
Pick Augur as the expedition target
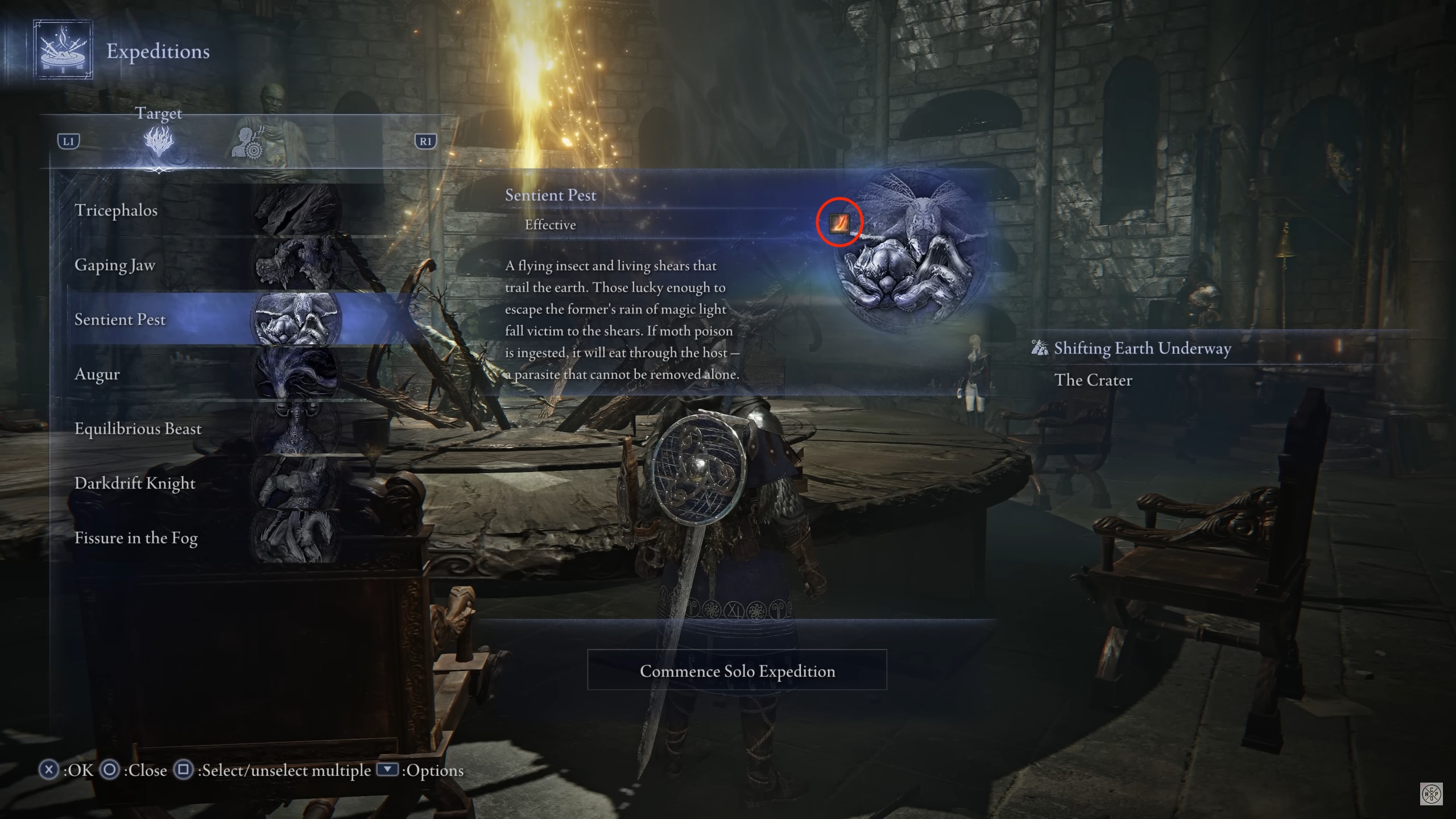pyautogui.click(x=205, y=374)
